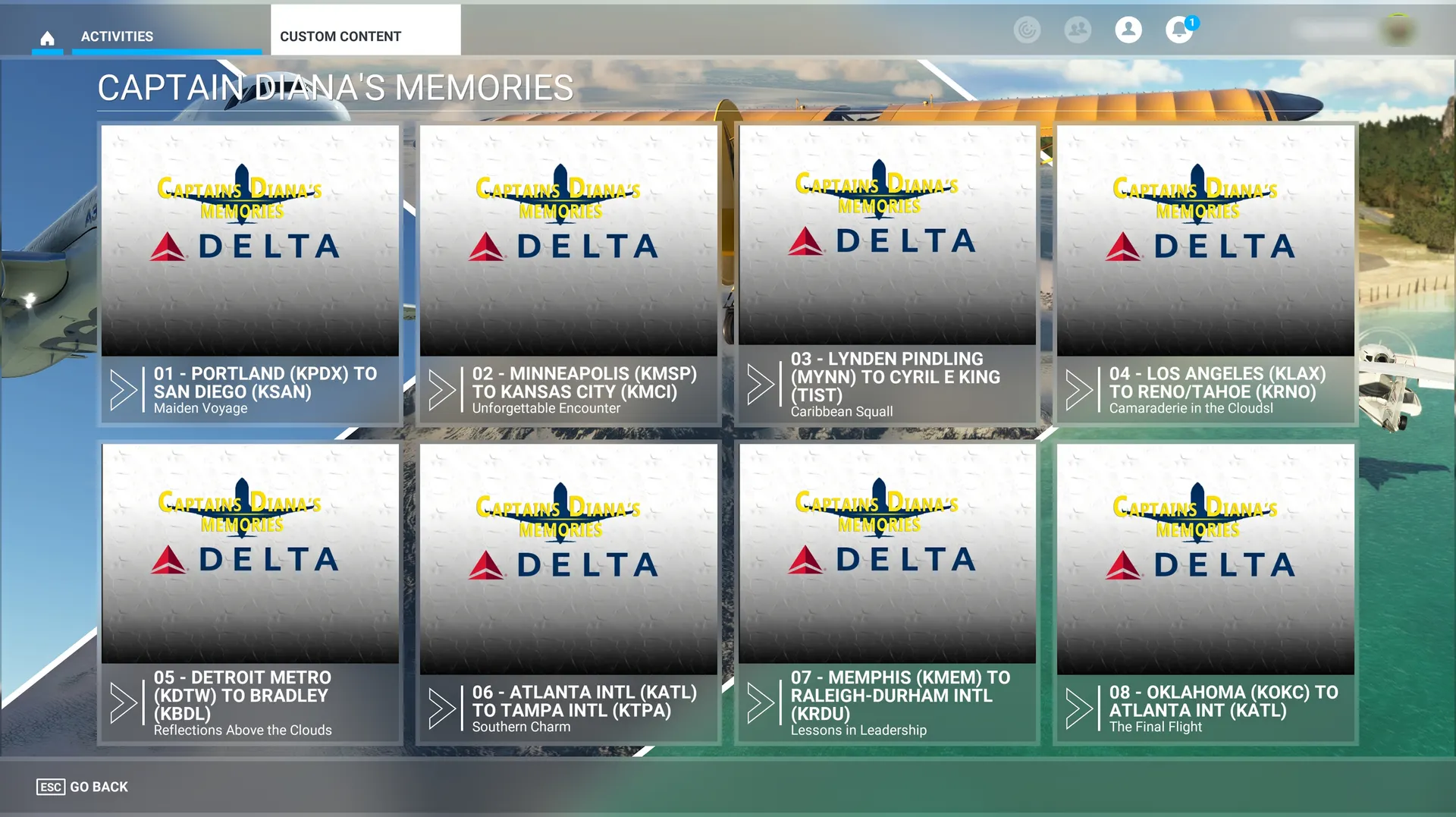Image resolution: width=1456 pixels, height=817 pixels.
Task: Select Los Angeles to Reno/Tahoe flight
Action: 1206,274
